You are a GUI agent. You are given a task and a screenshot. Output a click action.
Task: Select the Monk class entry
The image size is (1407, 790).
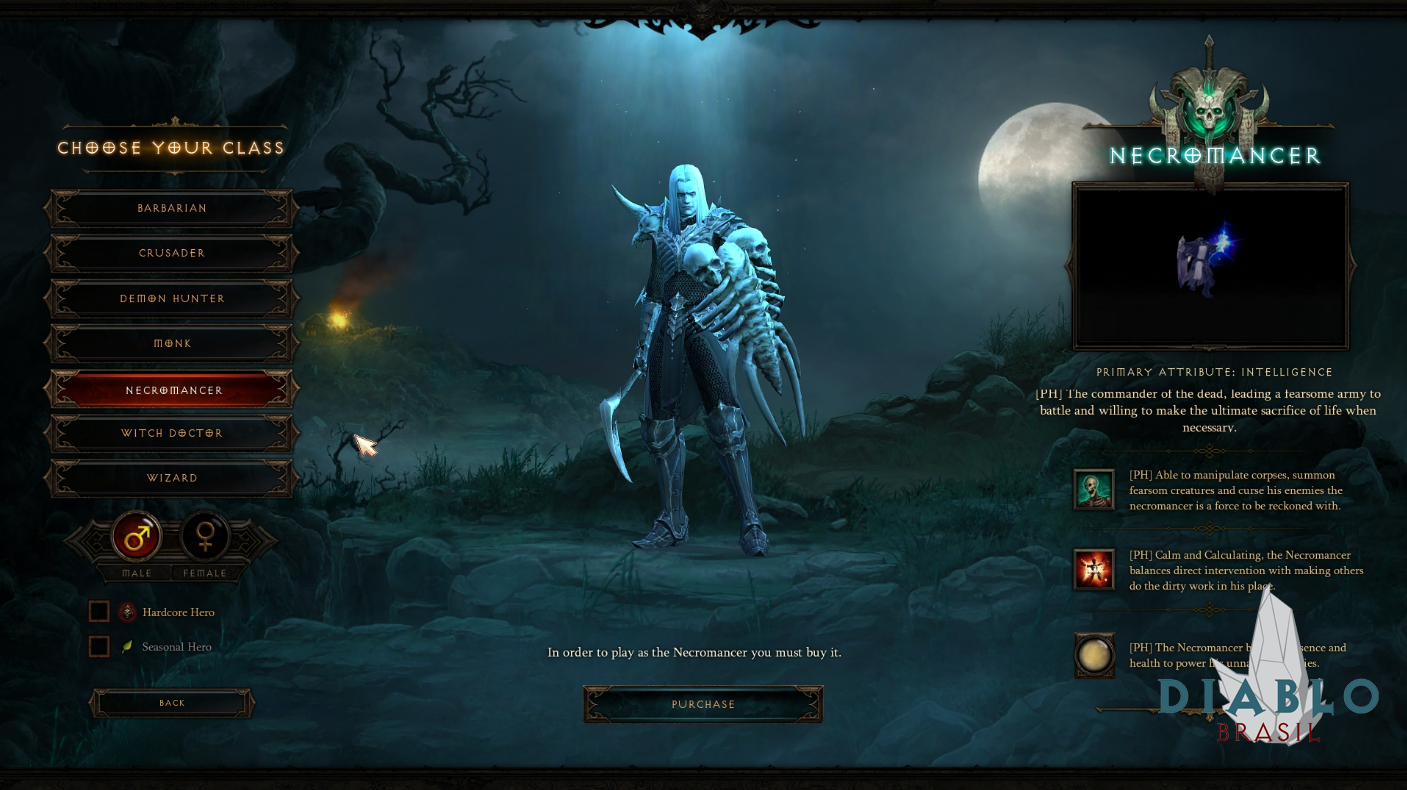[172, 344]
